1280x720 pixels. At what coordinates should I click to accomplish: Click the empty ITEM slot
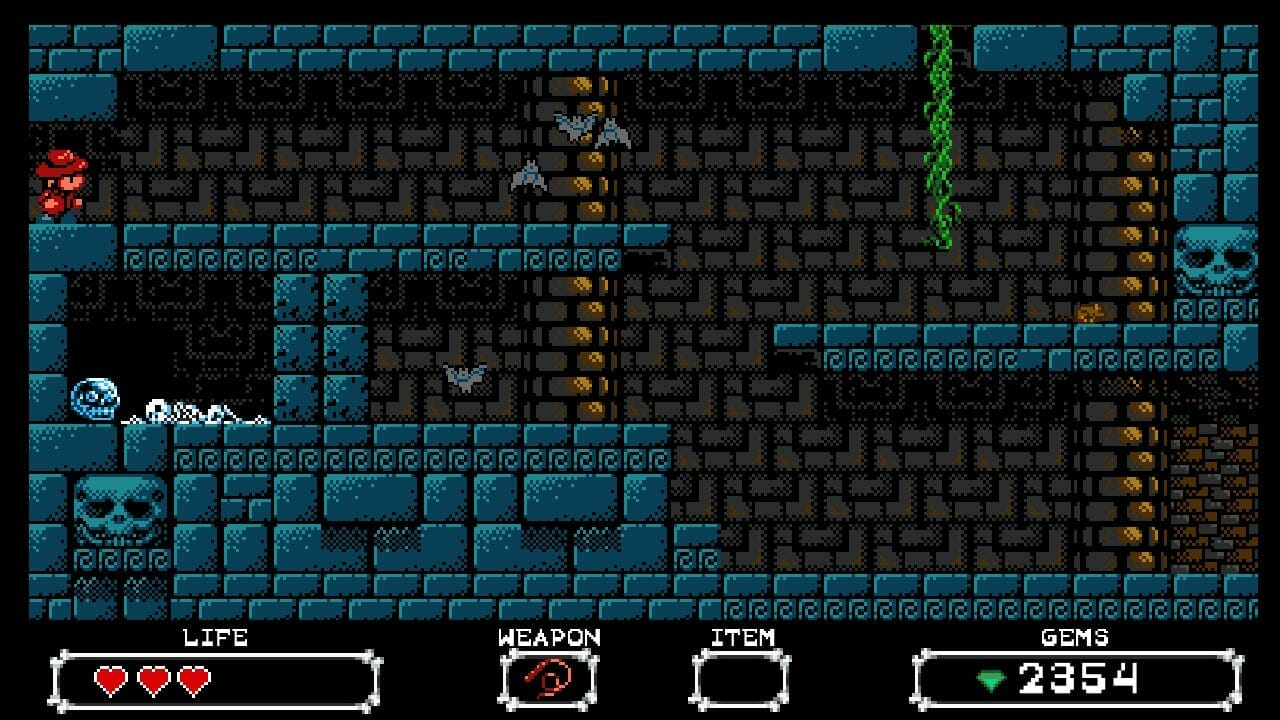(x=741, y=680)
